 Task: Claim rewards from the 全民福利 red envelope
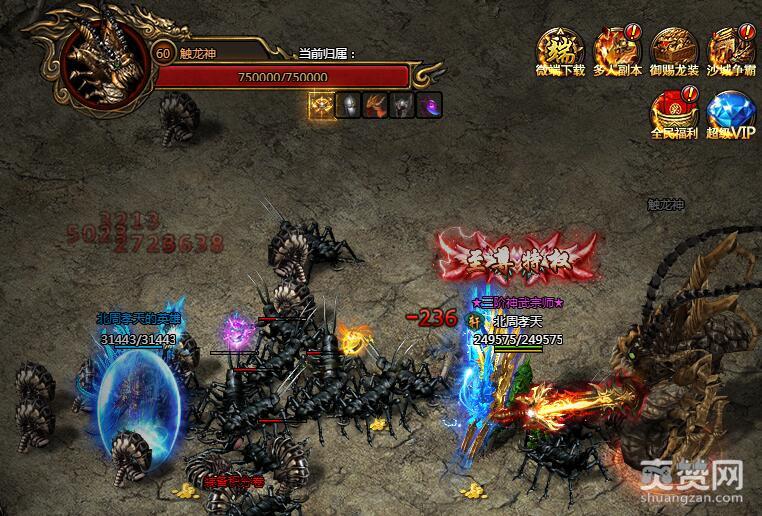(x=675, y=113)
